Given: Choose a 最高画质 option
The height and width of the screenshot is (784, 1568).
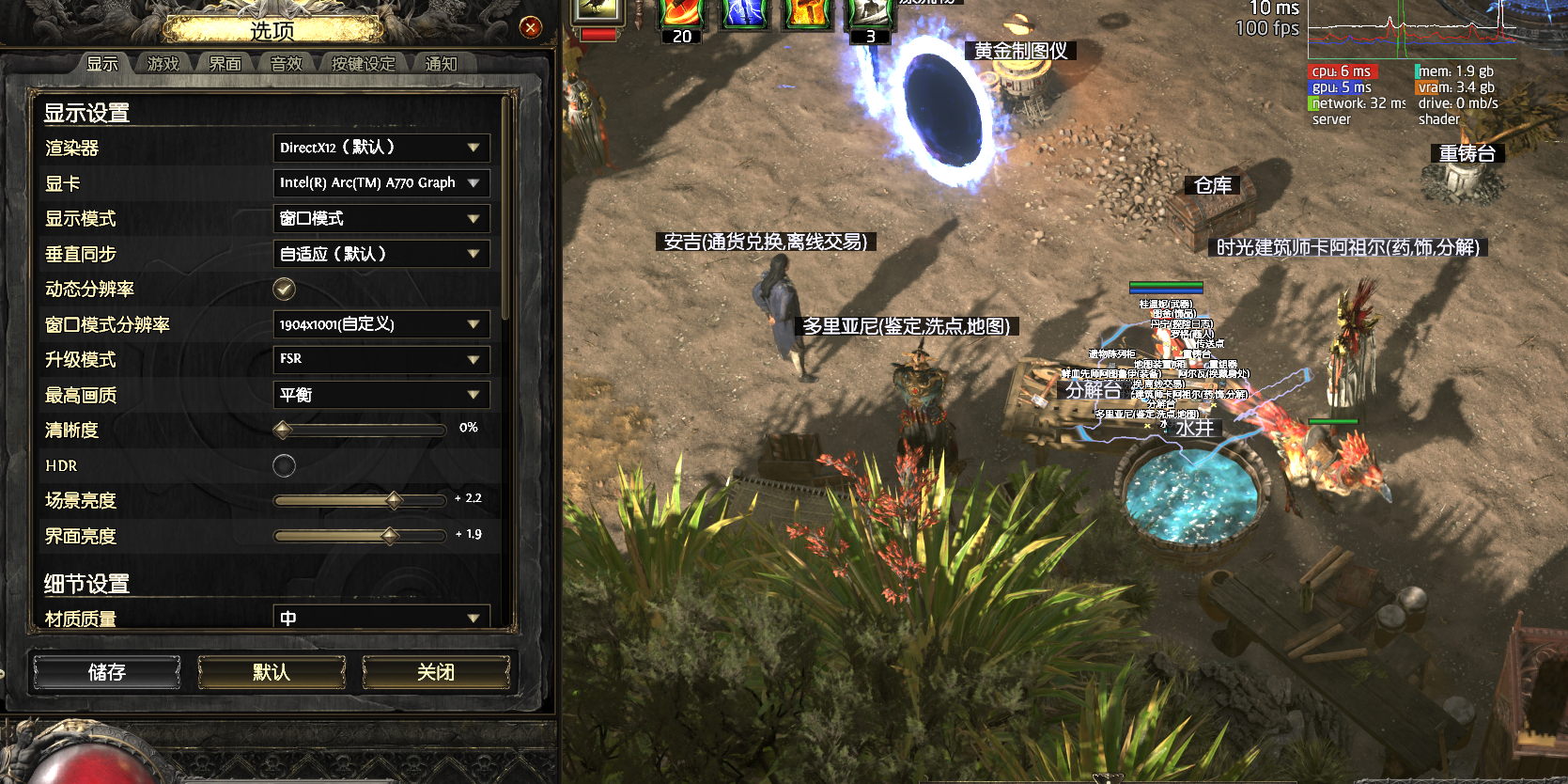Looking at the screenshot, I should [x=380, y=395].
